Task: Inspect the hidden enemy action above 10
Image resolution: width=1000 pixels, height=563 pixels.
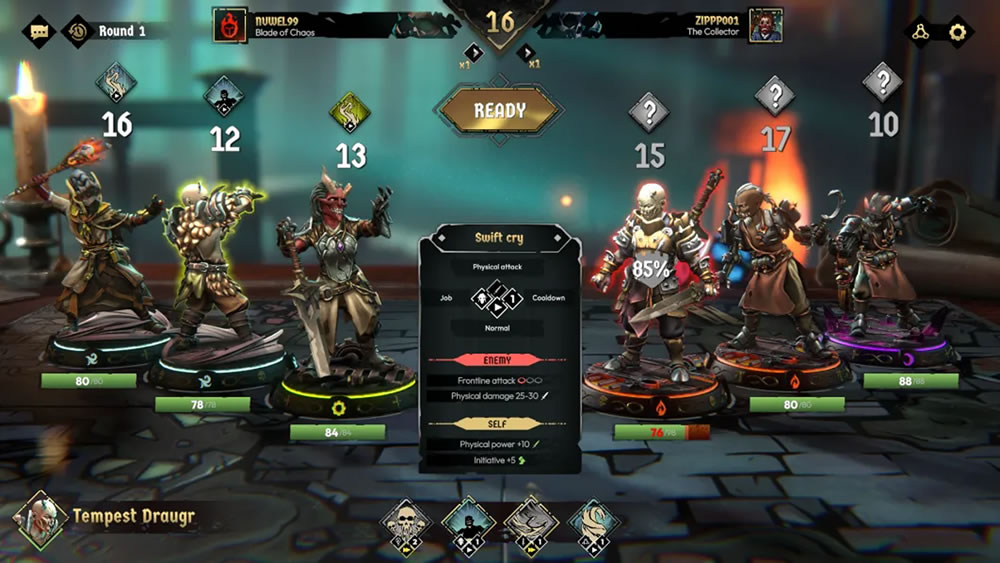Action: point(883,81)
